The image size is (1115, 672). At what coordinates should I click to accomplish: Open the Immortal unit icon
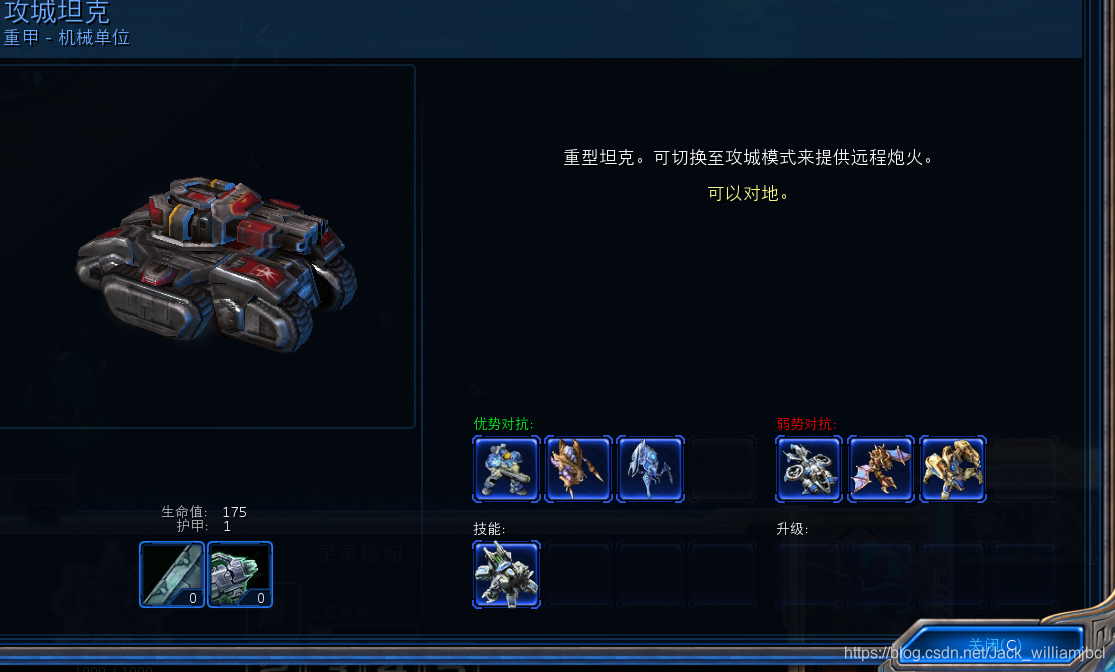pos(953,468)
